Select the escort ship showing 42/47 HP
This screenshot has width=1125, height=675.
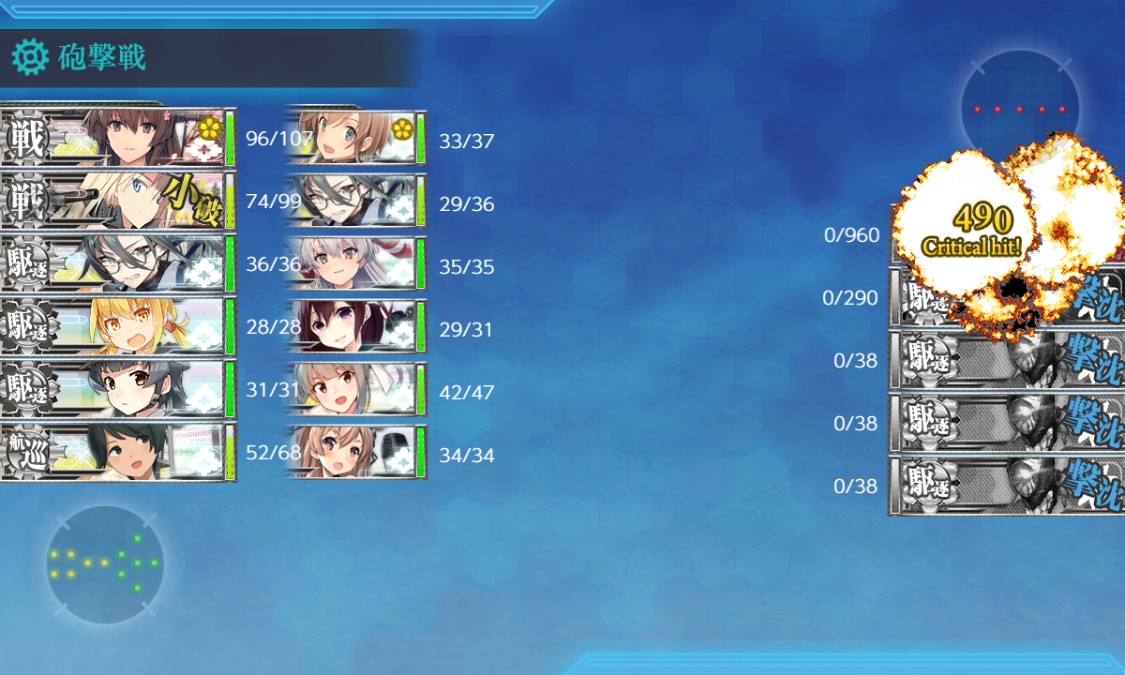(356, 389)
